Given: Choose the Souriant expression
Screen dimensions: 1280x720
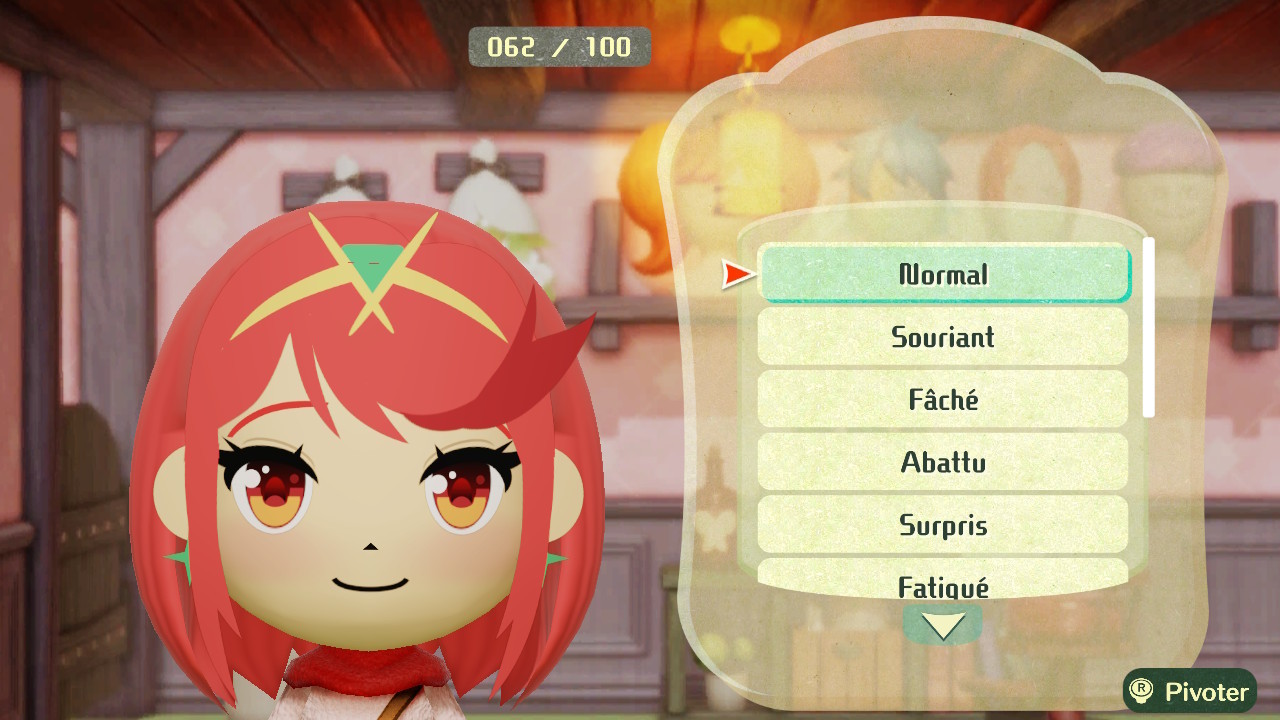Looking at the screenshot, I should [943, 337].
